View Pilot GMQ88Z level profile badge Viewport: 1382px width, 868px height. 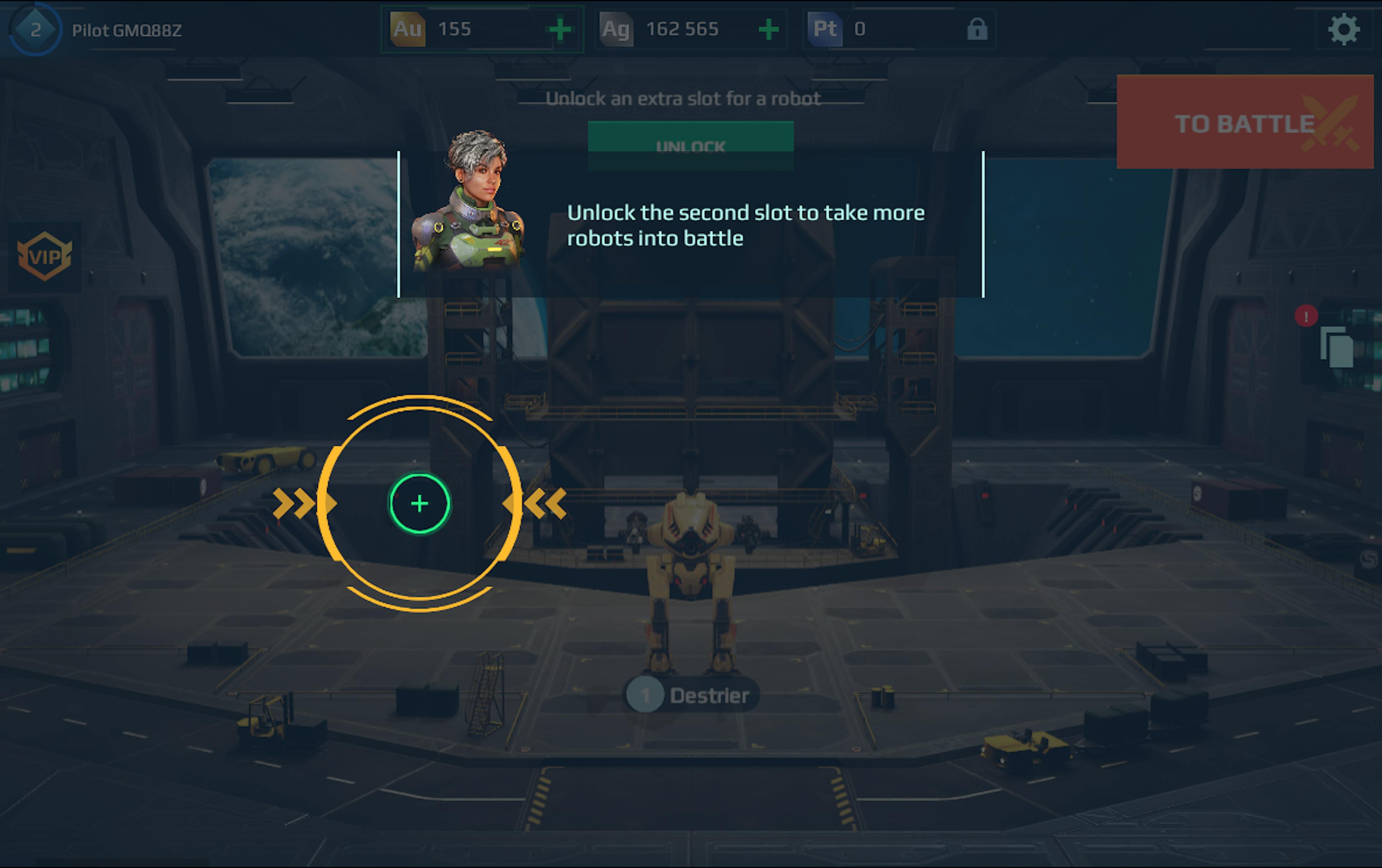(36, 30)
